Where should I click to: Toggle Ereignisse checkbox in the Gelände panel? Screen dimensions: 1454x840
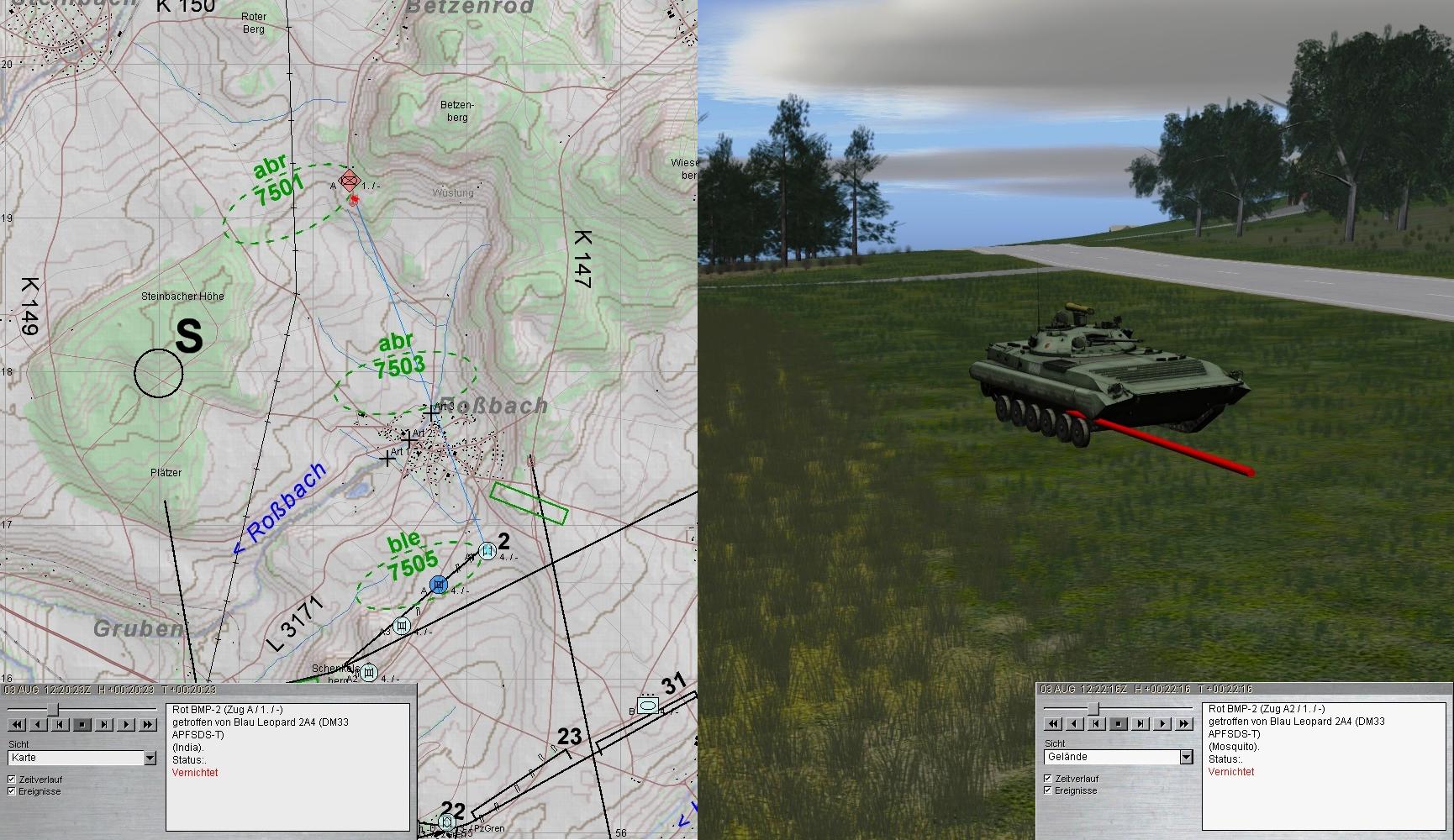[x=1048, y=790]
